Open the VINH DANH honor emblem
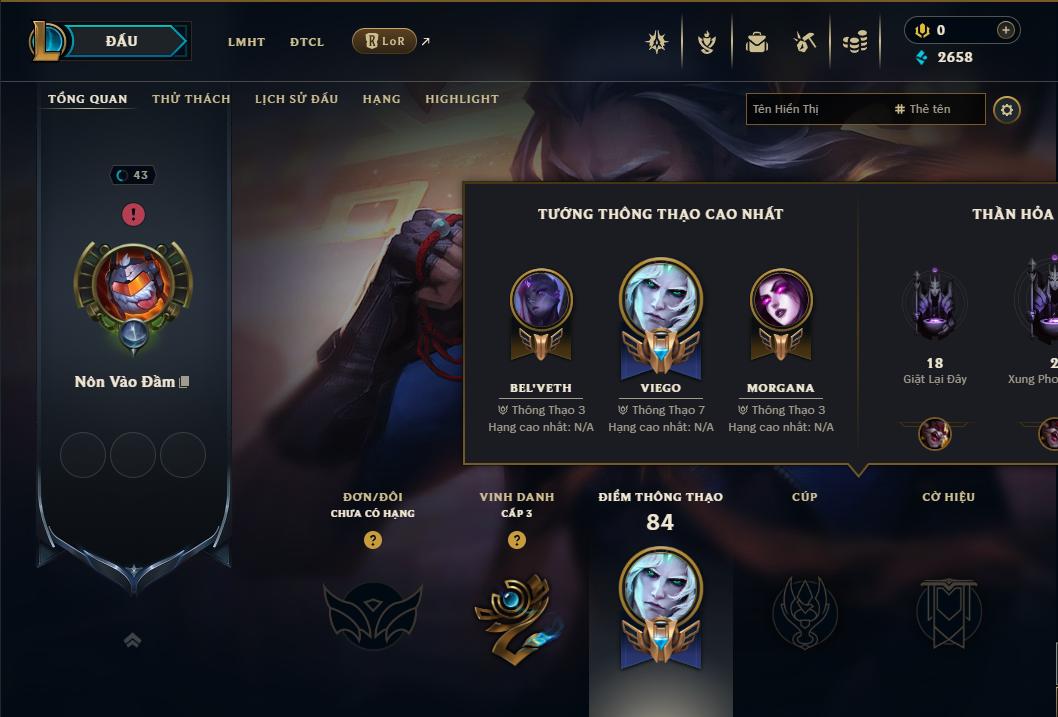 click(x=516, y=614)
